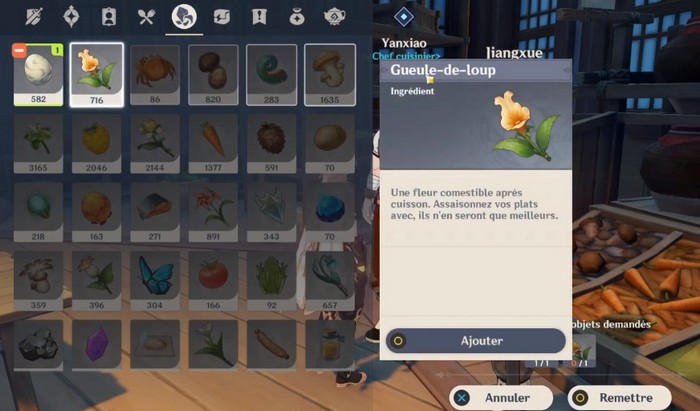Select the white egg slot with 582
The width and height of the screenshot is (700, 411).
(38, 72)
